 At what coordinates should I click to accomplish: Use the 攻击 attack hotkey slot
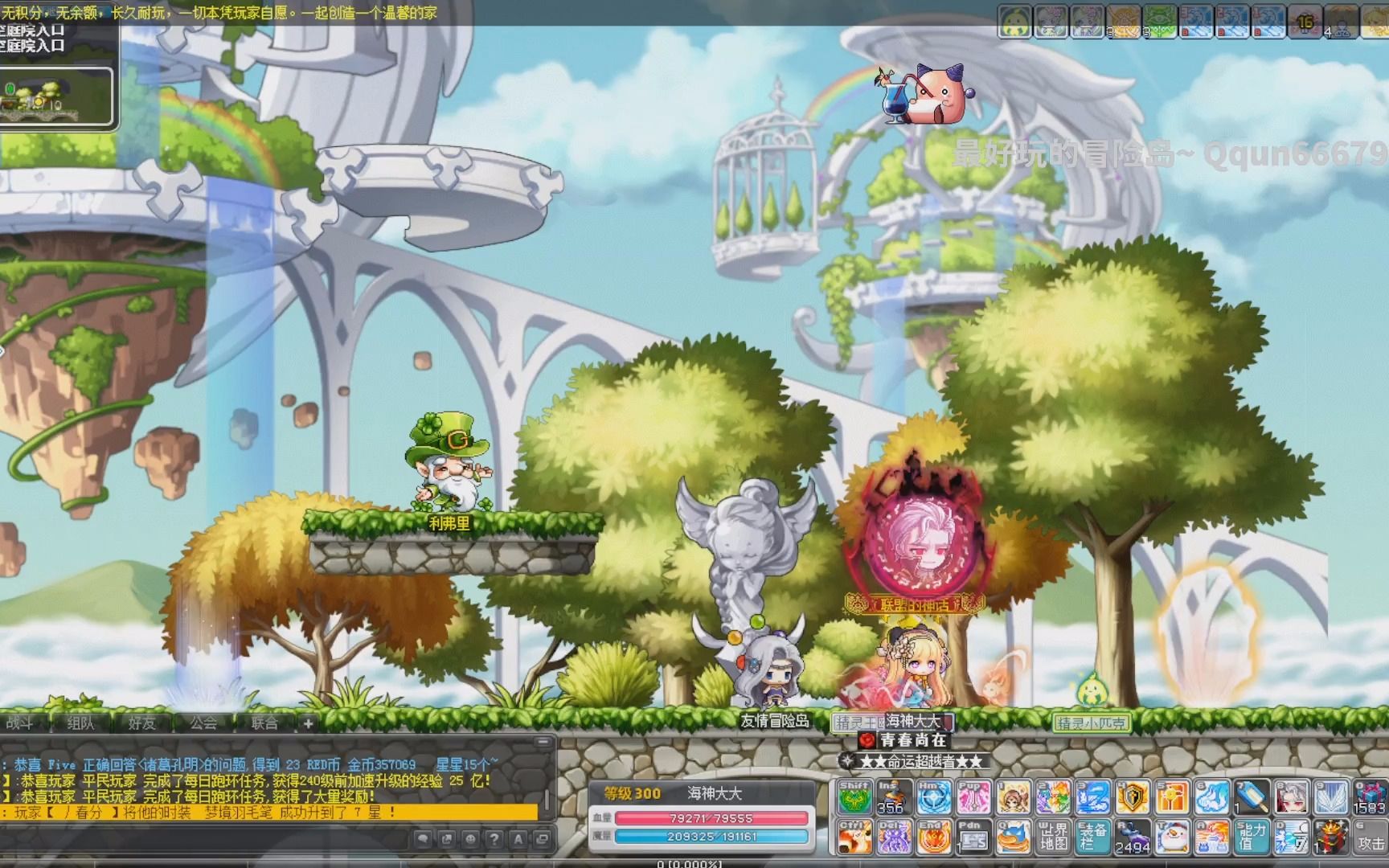(1370, 837)
